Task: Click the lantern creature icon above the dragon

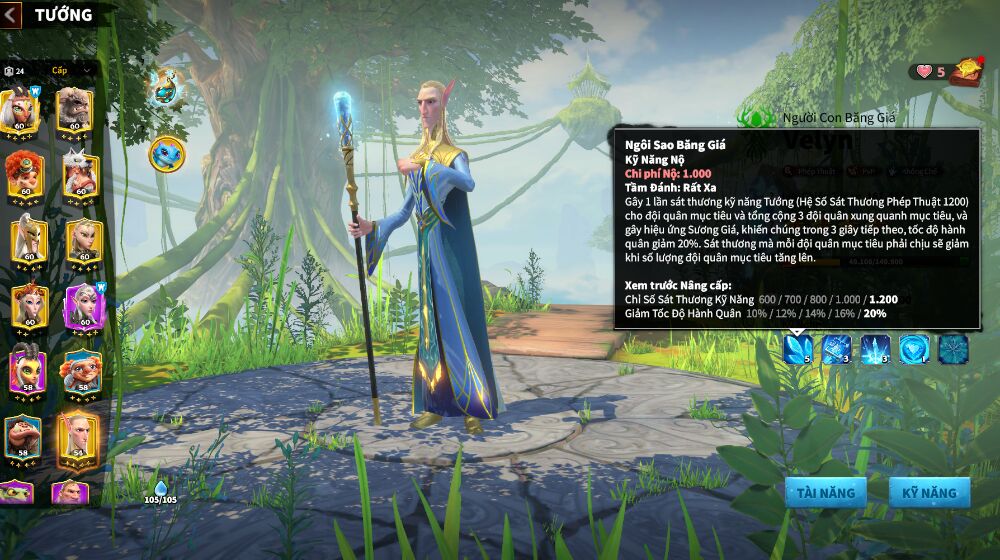Action: point(164,87)
